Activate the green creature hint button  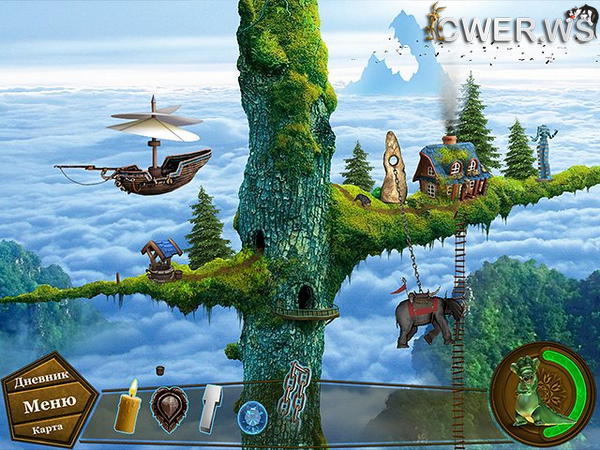pos(538,389)
